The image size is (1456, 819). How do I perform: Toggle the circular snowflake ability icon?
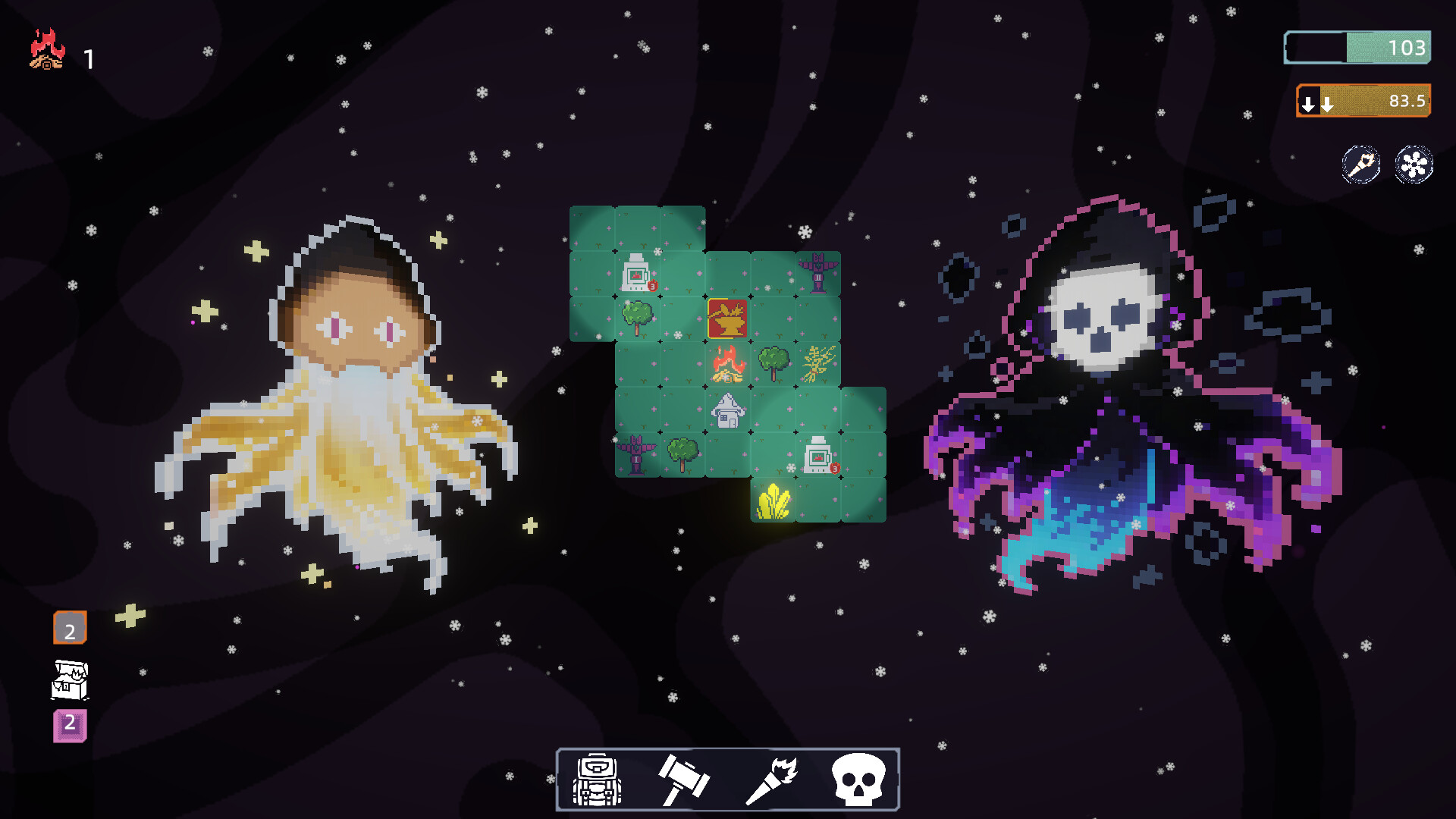1414,165
